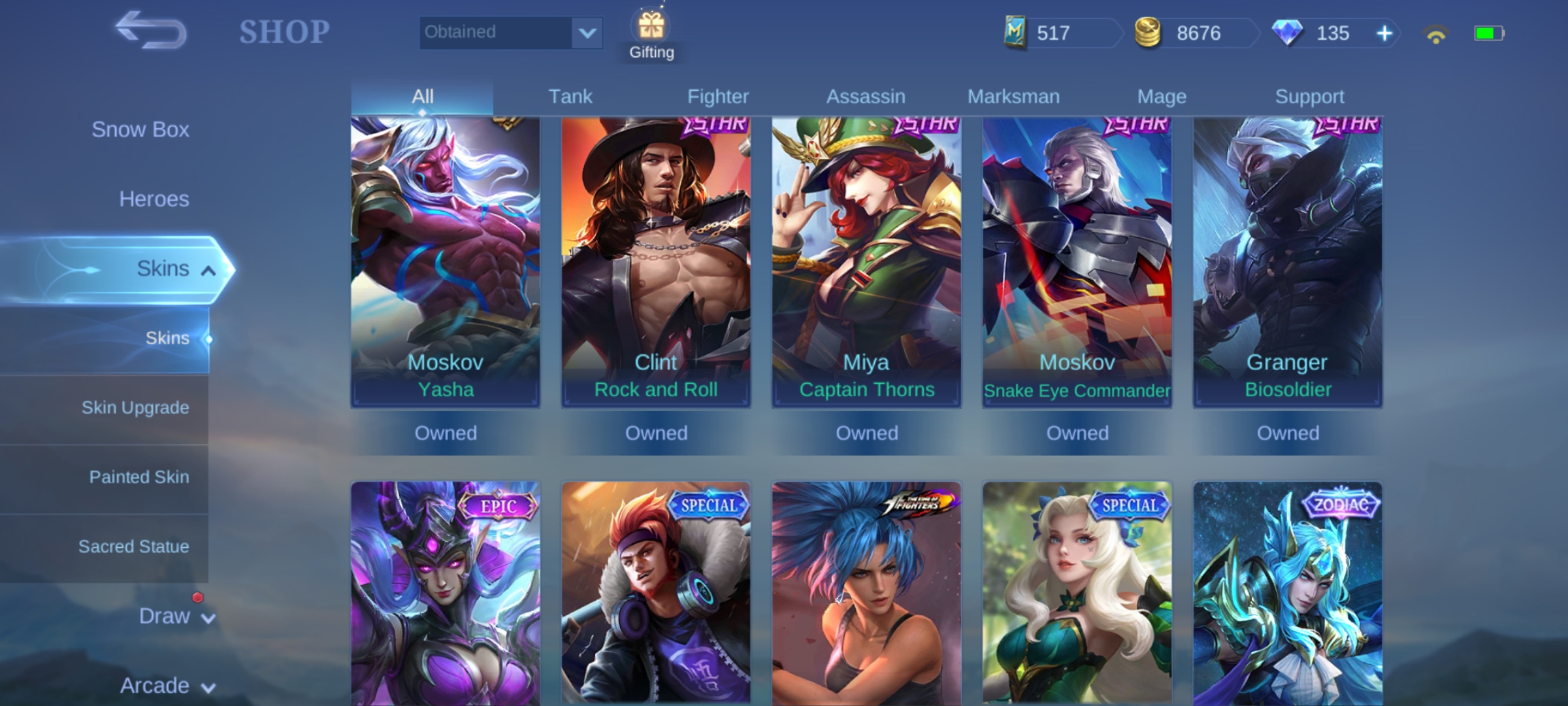Viewport: 1568px width, 706px height.
Task: Add diamonds with the plus button
Action: [x=1384, y=33]
